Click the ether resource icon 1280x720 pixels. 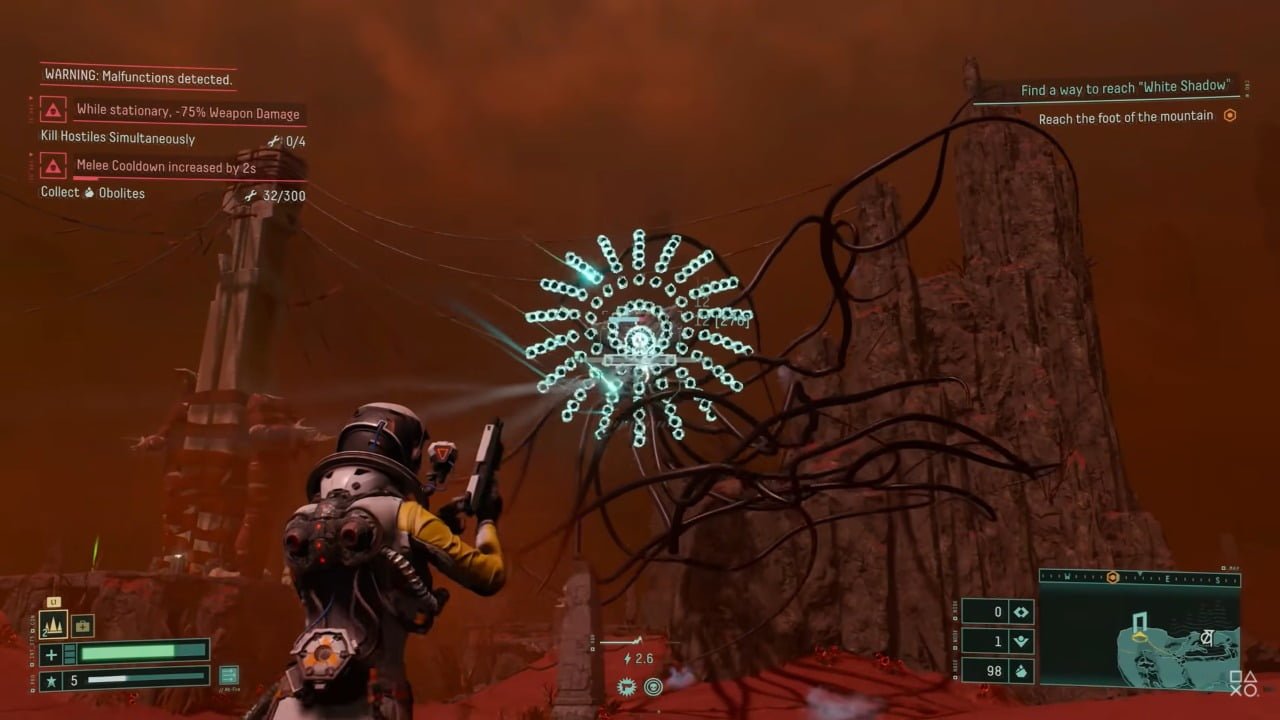(x=1021, y=641)
